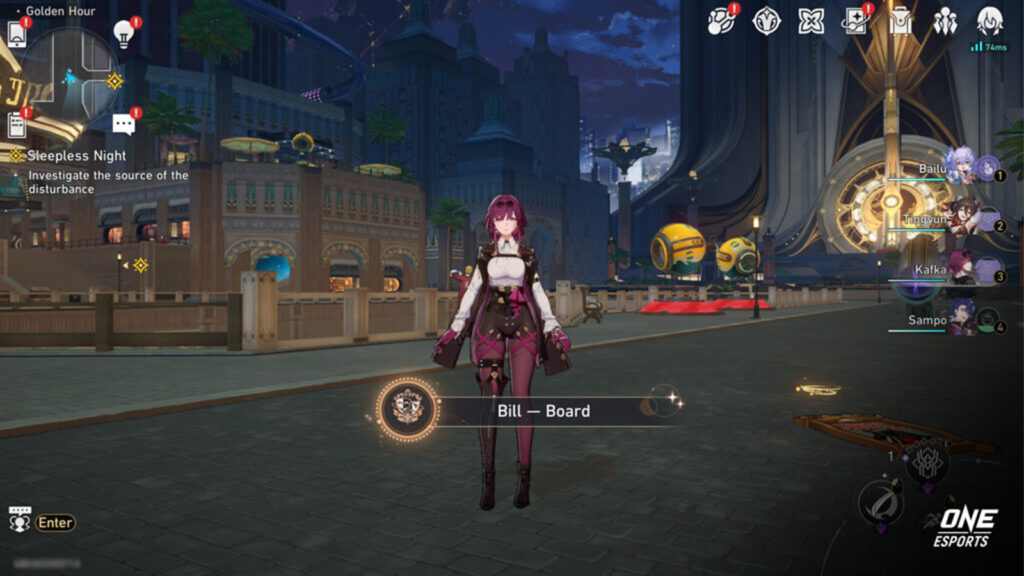Screen dimensions: 1024x576
Task: Open the lightbulb tutorial tips icon
Action: 124,32
